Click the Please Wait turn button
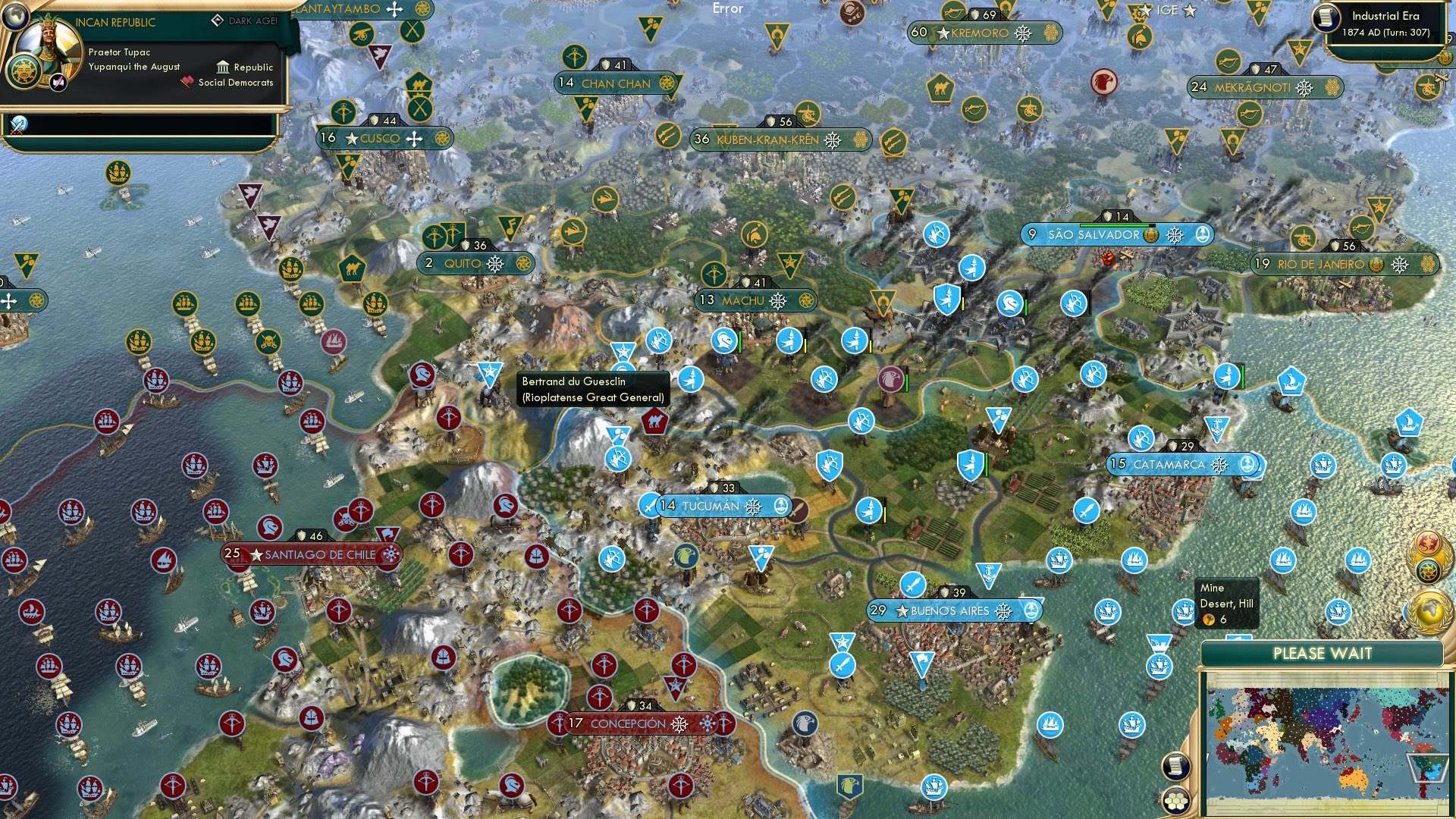The image size is (1456, 819). tap(1322, 654)
